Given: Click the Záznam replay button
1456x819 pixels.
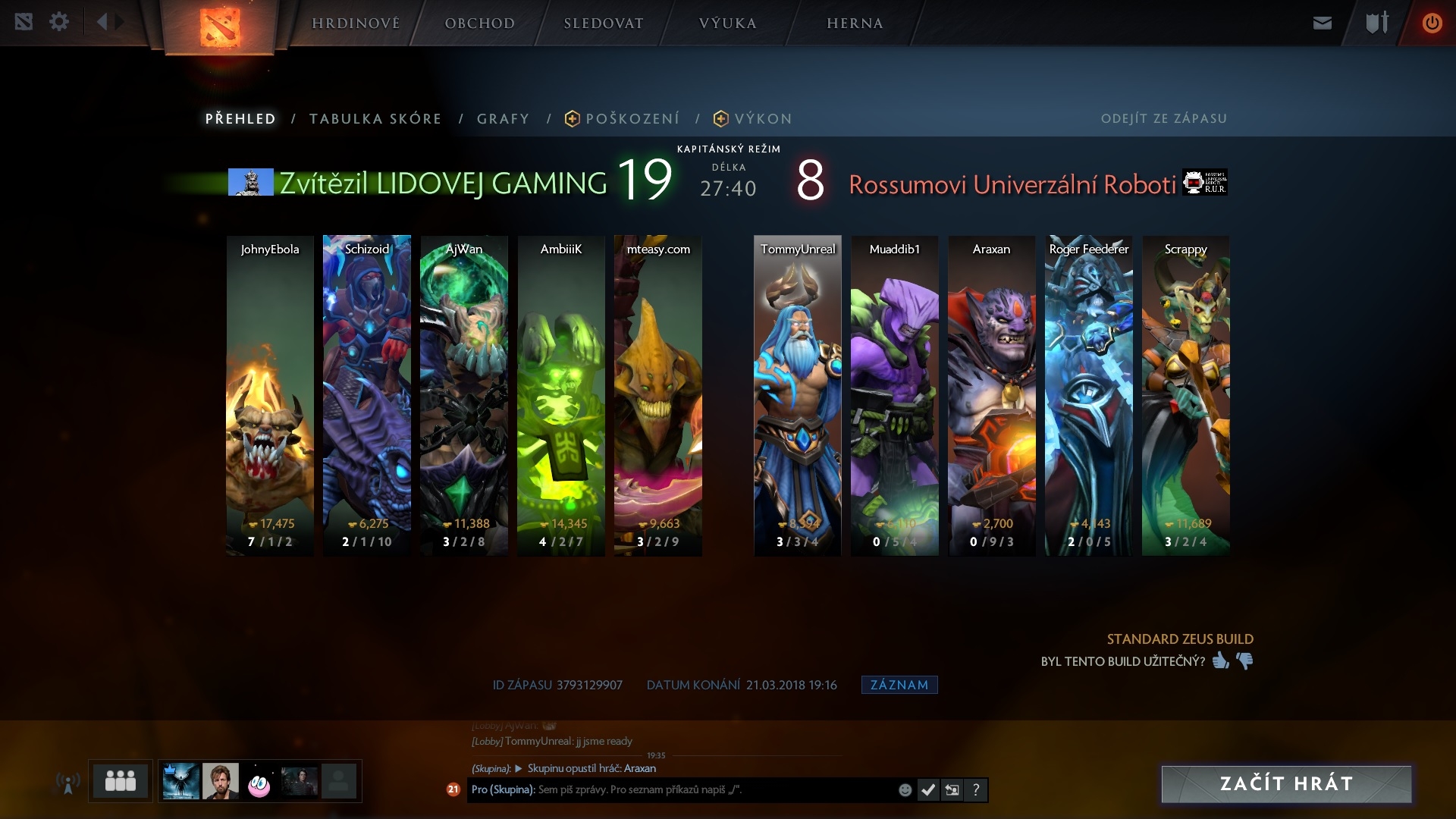Looking at the screenshot, I should tap(899, 685).
